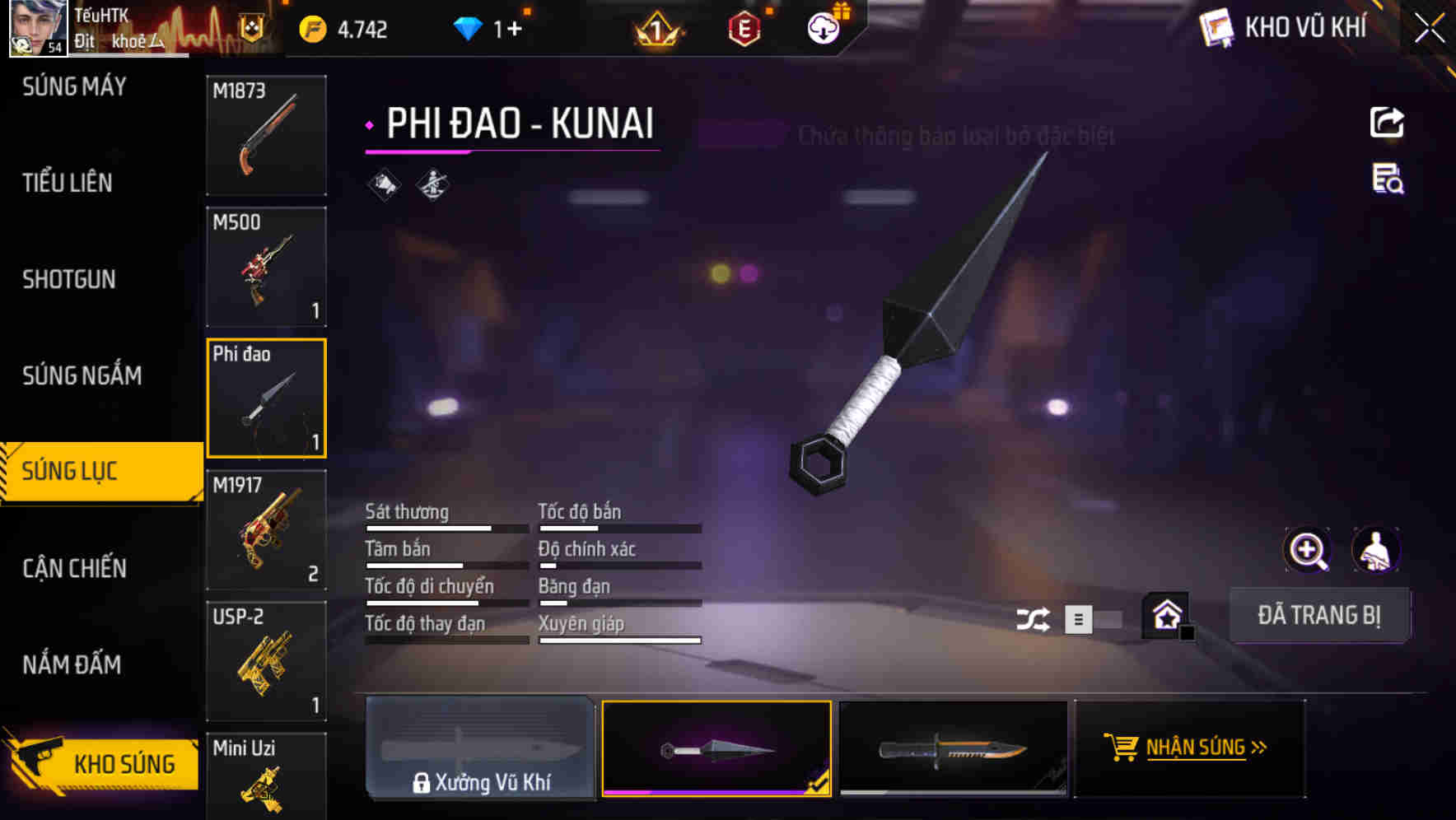Click the magnifying glass zoom preview icon
The image size is (1456, 820).
(1308, 550)
